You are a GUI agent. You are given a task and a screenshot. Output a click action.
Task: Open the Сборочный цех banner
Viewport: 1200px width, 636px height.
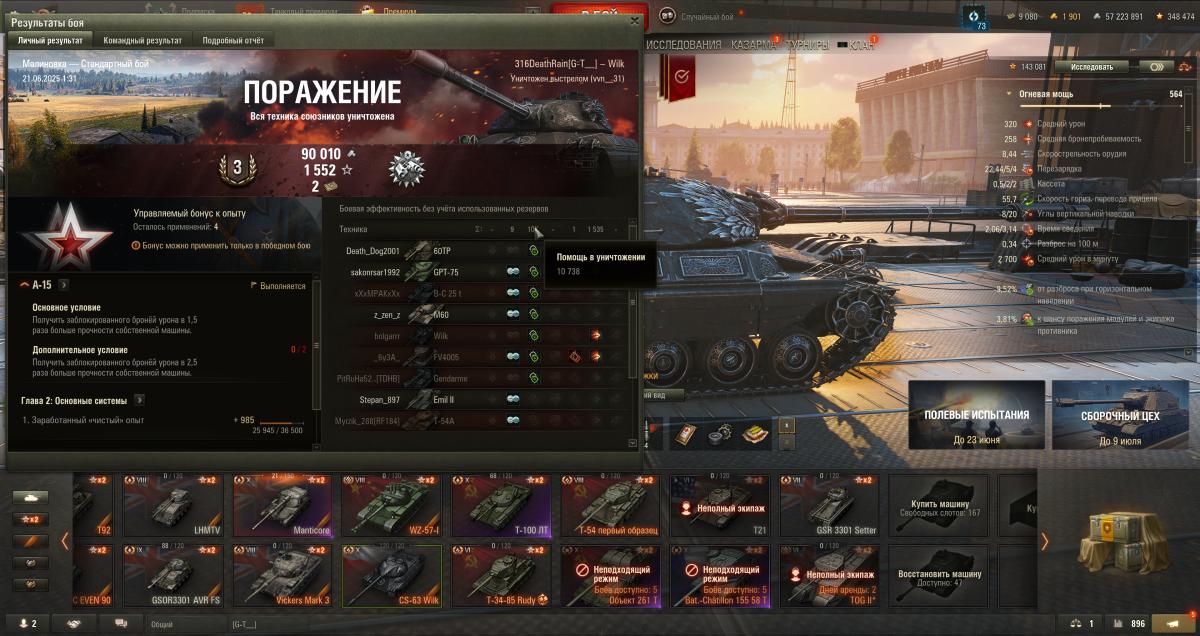[x=1119, y=415]
